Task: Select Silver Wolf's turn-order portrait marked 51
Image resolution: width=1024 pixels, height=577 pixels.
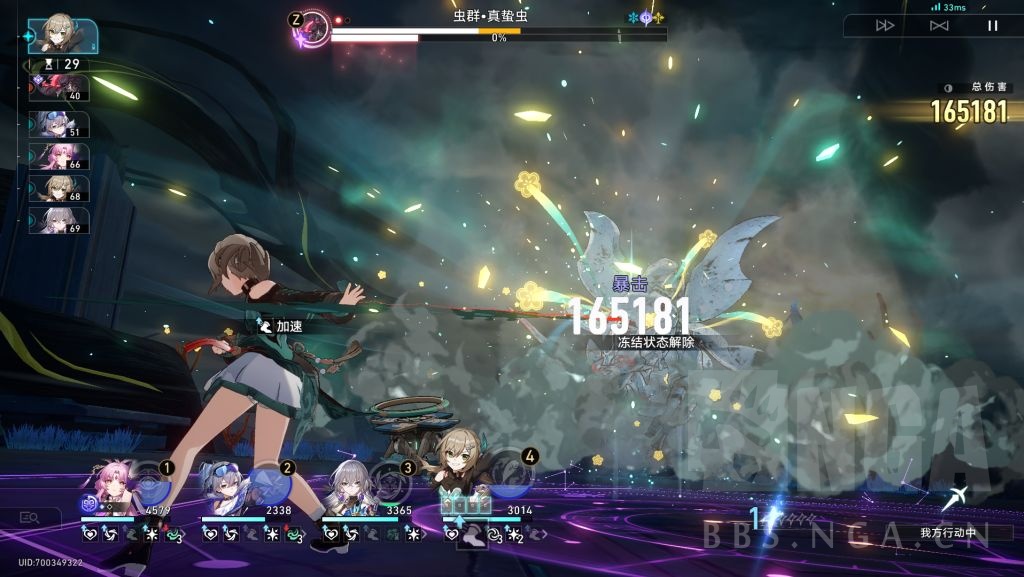Action: tap(61, 124)
